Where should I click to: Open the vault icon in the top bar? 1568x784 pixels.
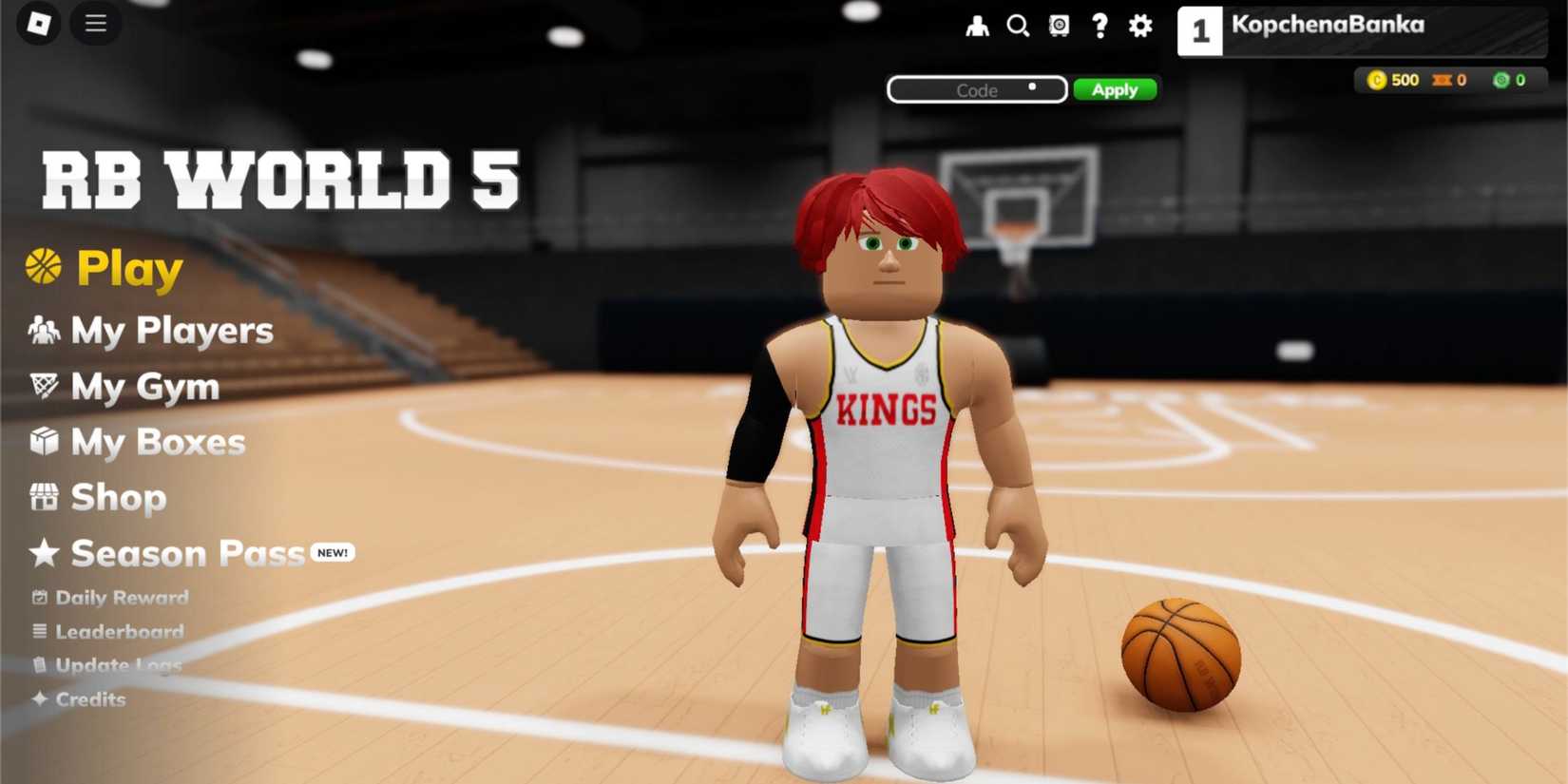tap(1059, 27)
